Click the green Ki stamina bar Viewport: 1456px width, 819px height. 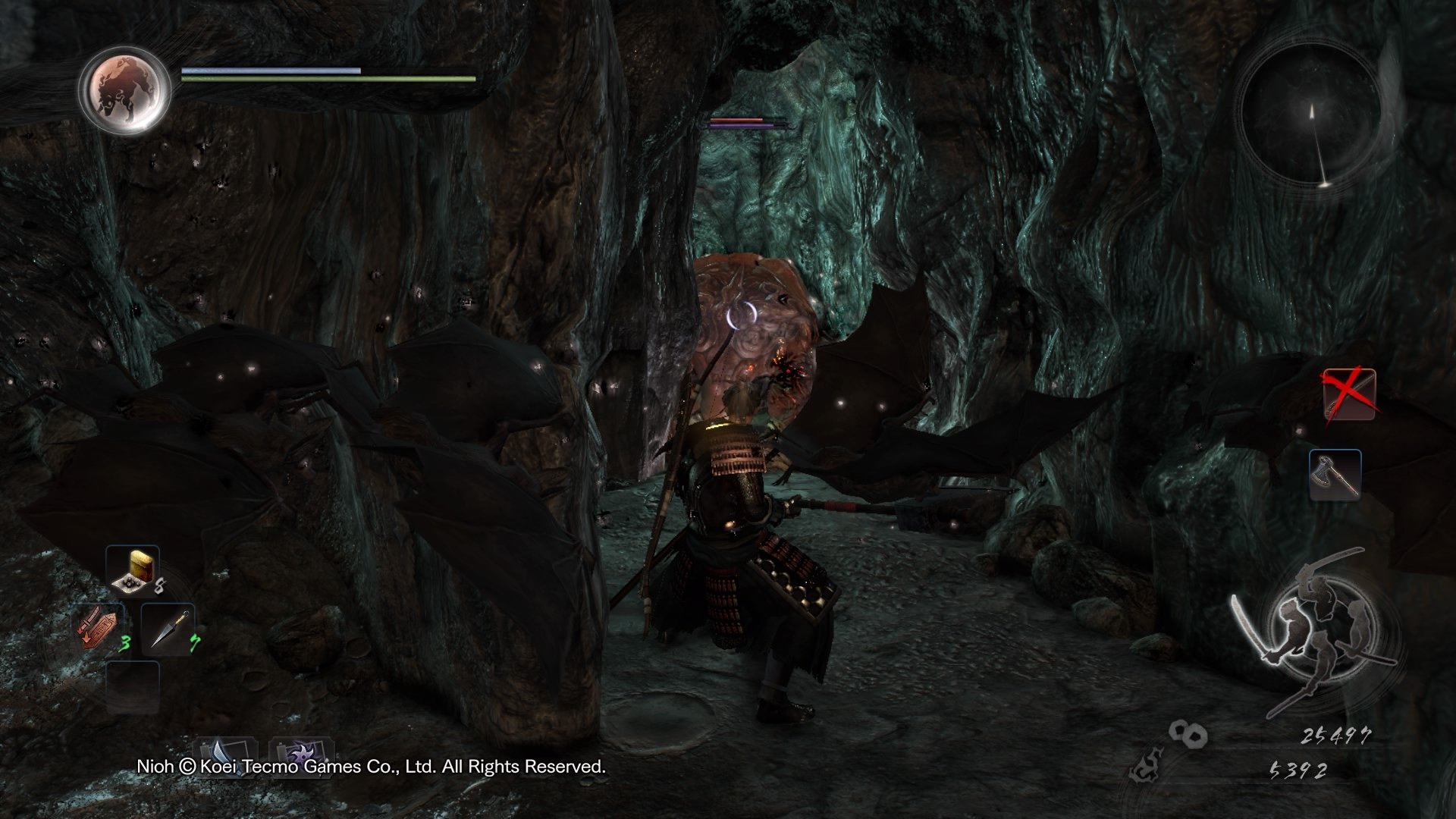pos(326,80)
